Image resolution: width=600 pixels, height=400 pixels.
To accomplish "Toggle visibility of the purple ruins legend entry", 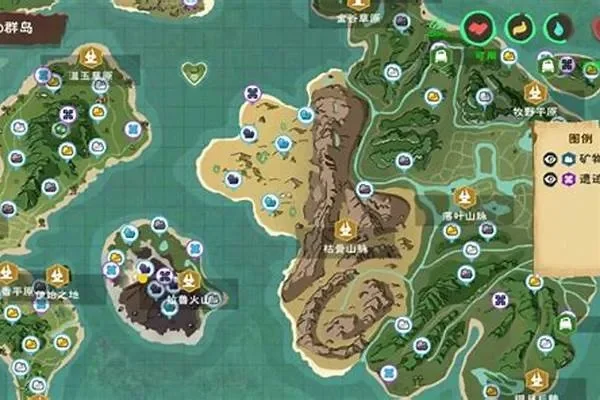I will 550,179.
